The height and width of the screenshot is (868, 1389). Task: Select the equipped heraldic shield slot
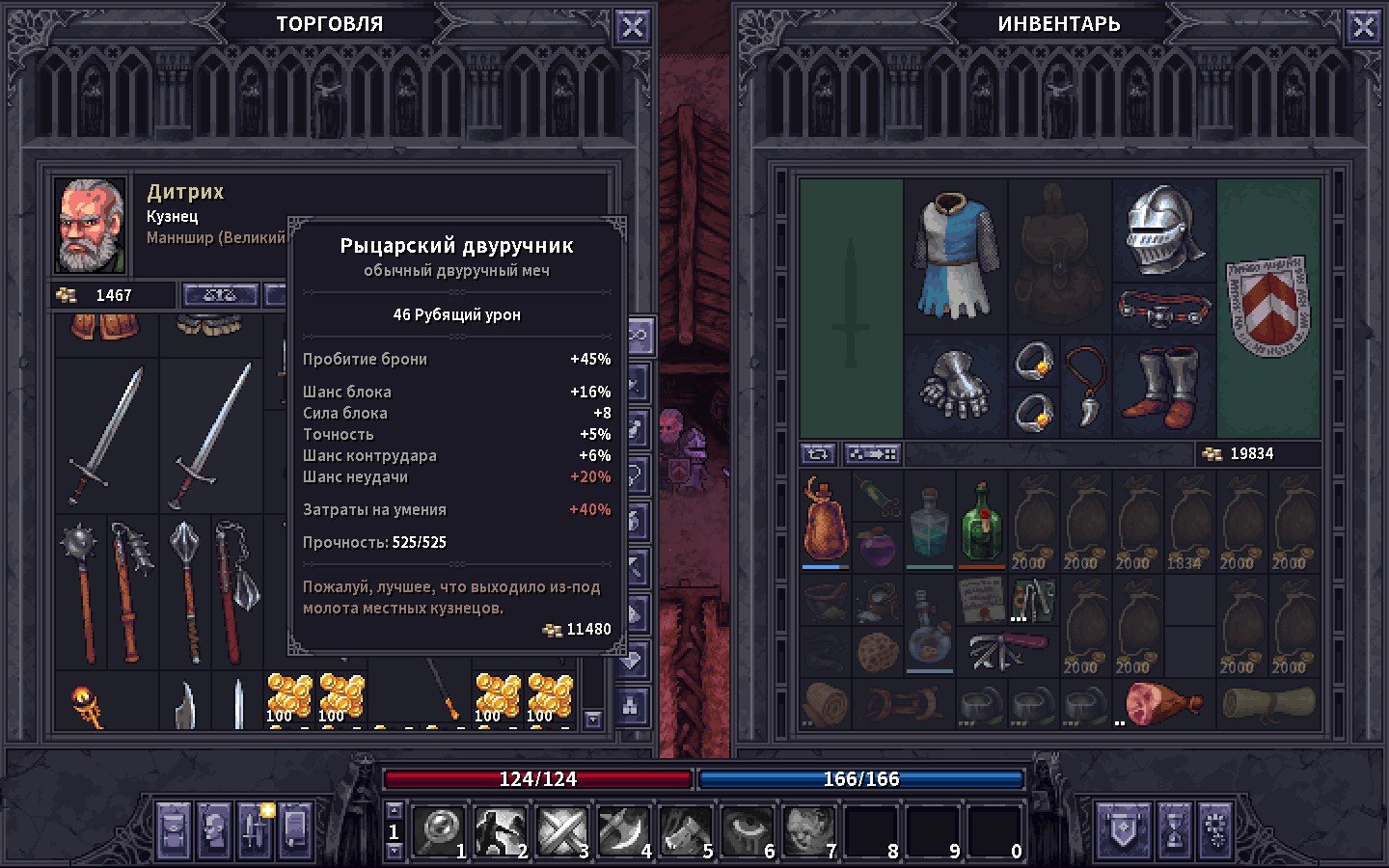click(1267, 307)
